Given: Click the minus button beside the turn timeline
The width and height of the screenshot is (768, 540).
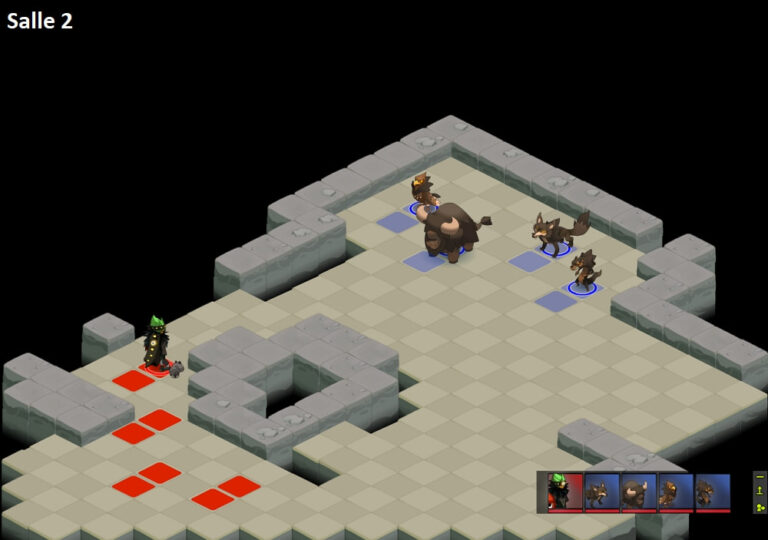Looking at the screenshot, I should (760, 478).
